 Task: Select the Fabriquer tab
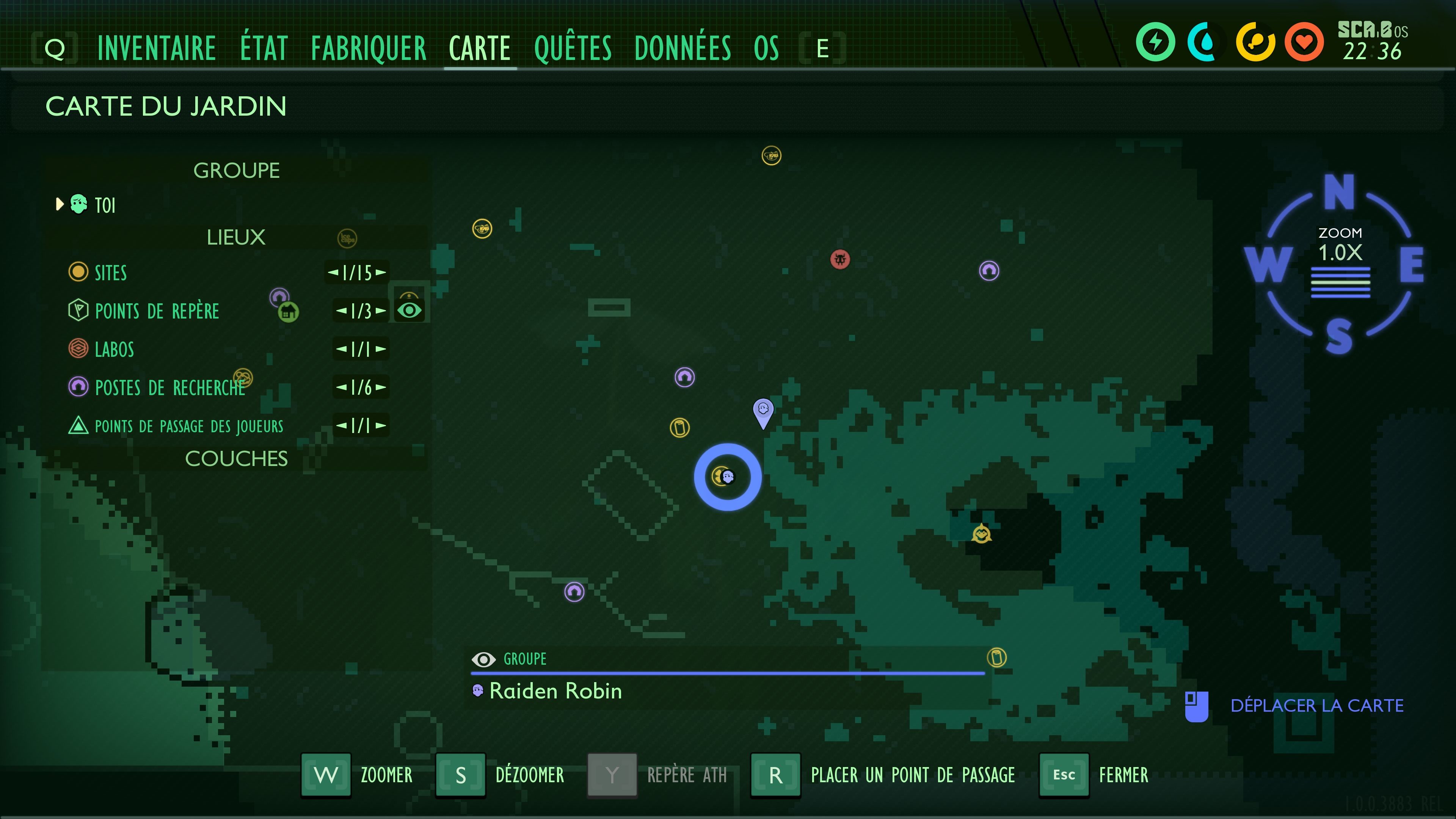click(369, 48)
